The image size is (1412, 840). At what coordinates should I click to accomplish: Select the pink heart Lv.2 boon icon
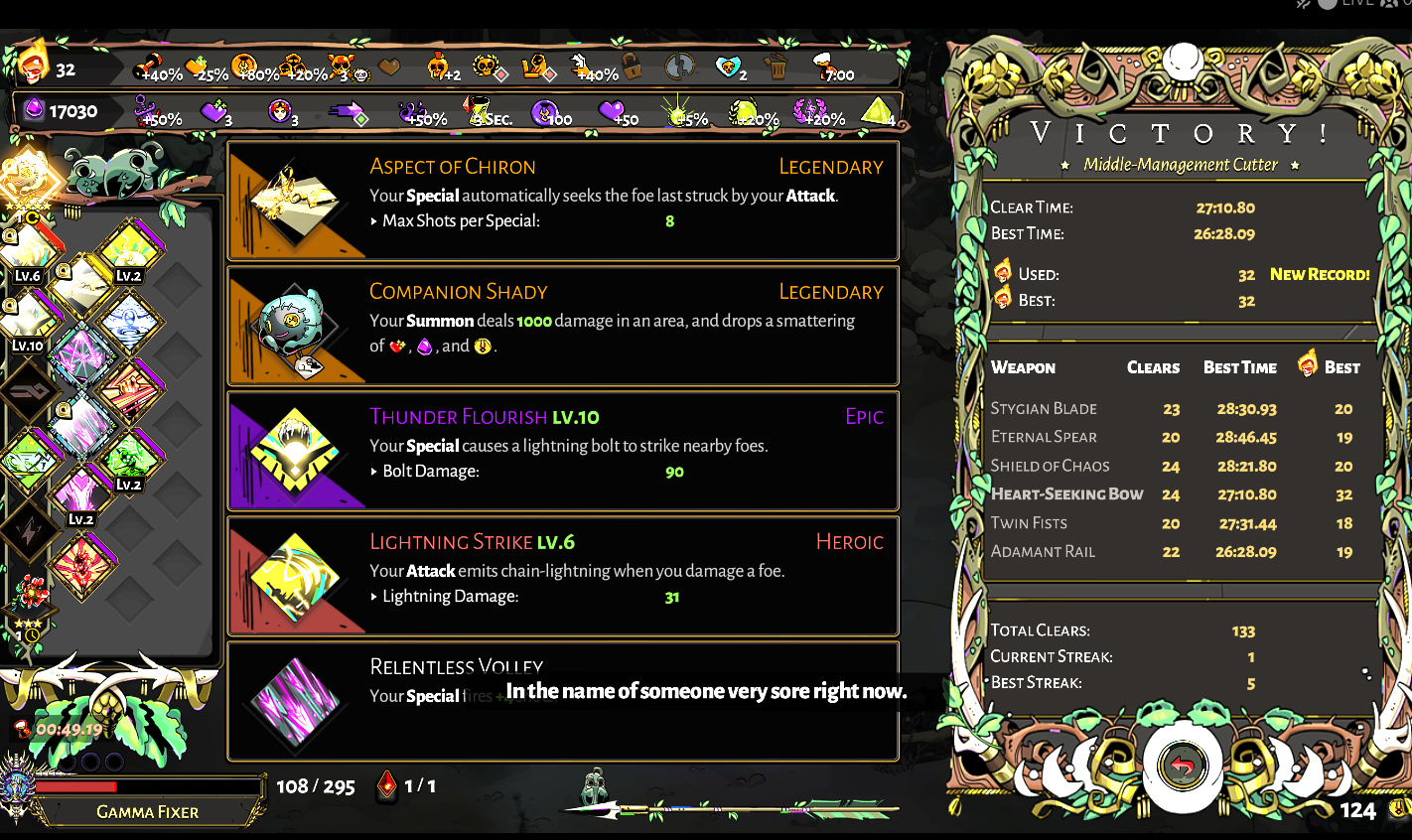coord(79,493)
